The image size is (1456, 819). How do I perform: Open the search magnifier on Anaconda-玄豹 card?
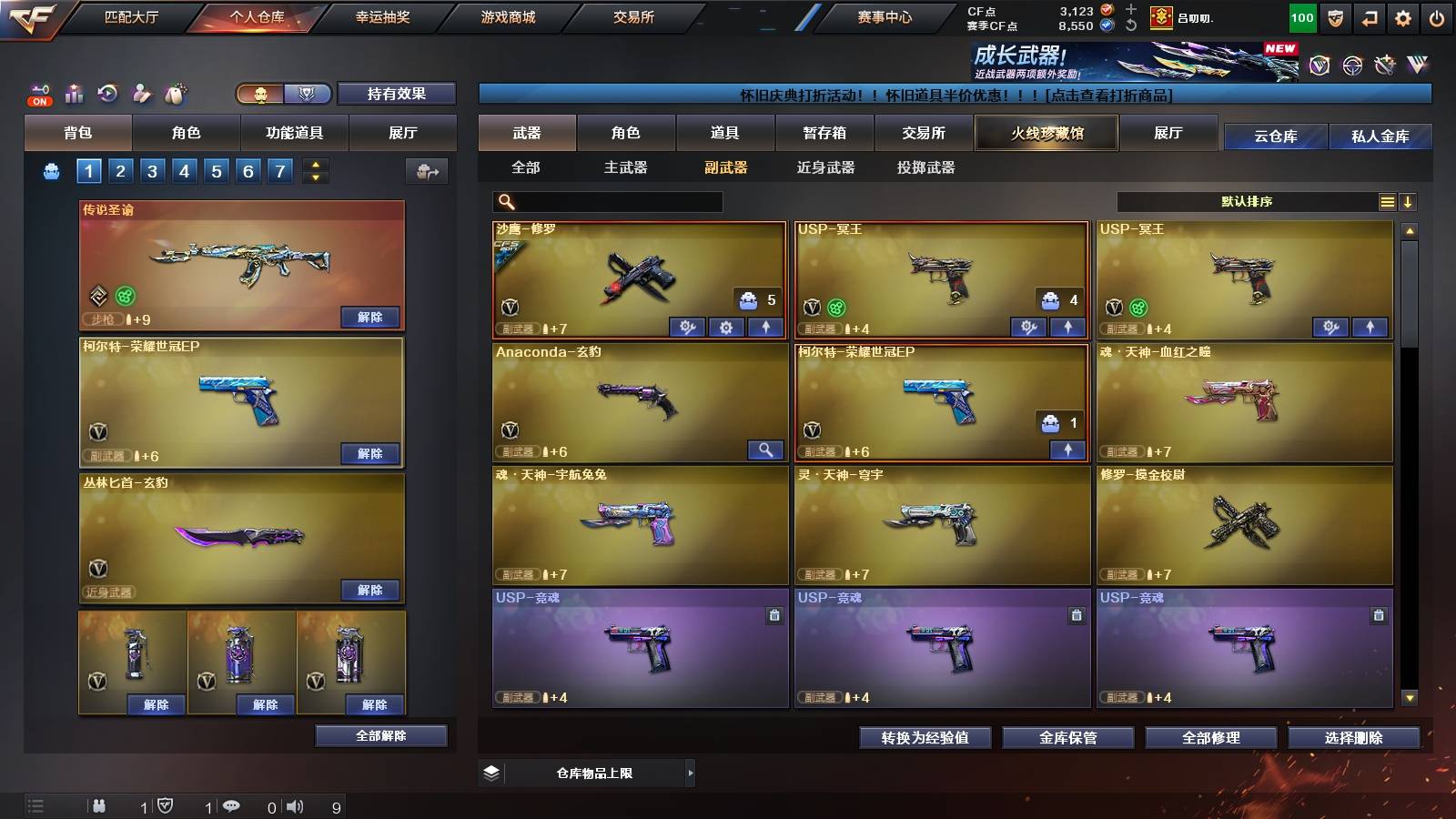(x=767, y=450)
